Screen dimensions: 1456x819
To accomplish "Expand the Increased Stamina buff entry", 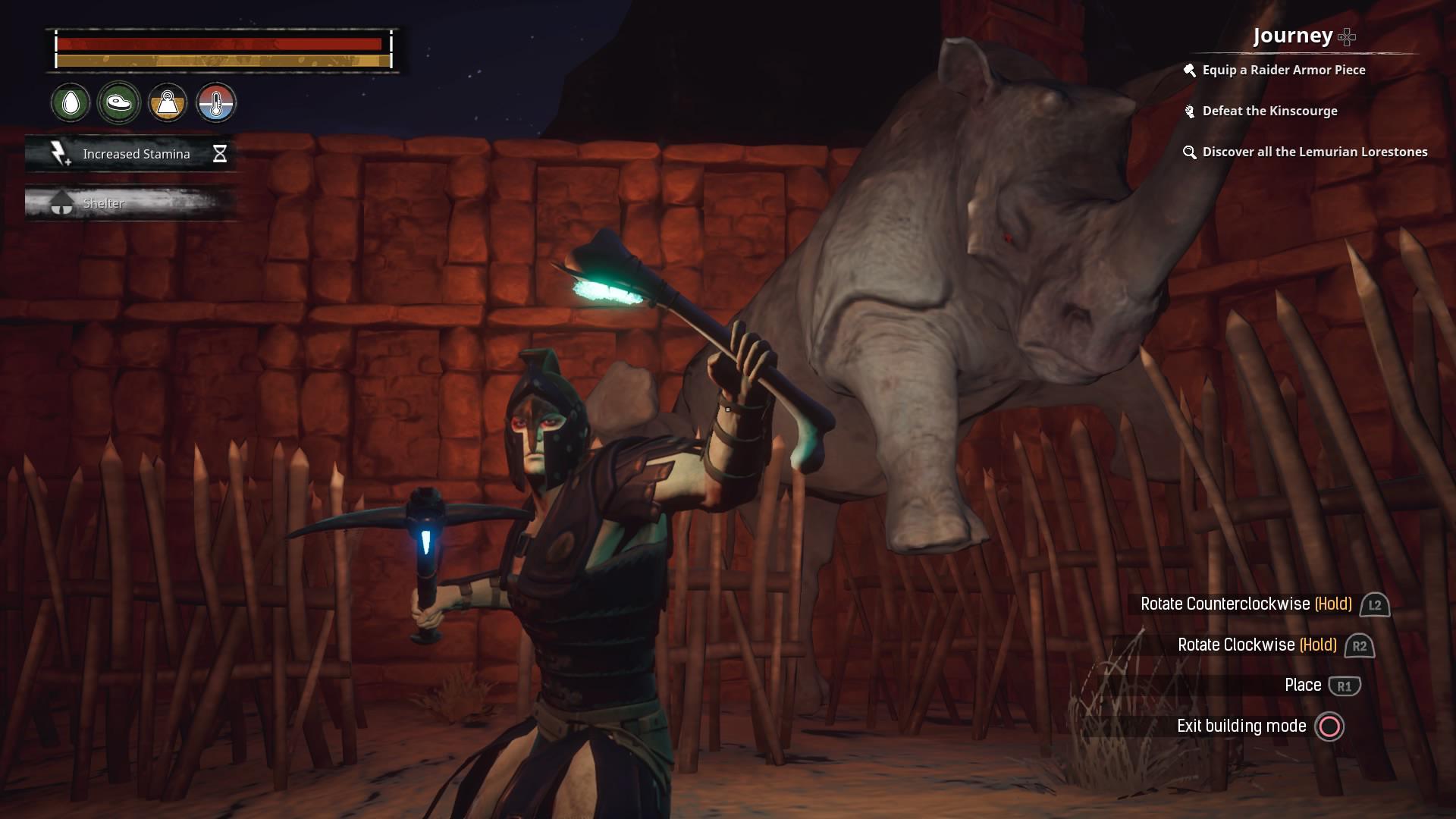I will click(135, 153).
